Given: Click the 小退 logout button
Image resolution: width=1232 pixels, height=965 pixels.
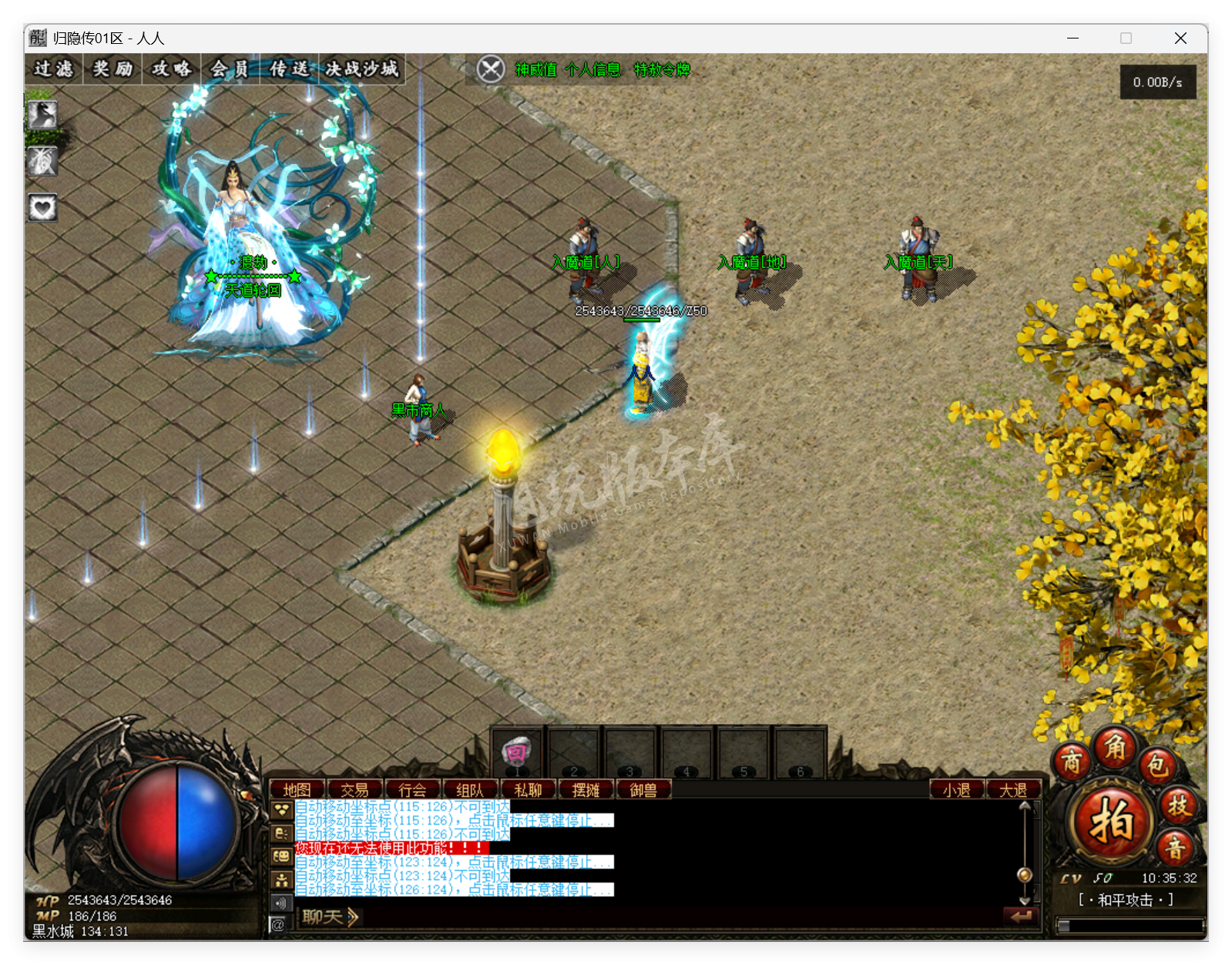Looking at the screenshot, I should 955,789.
